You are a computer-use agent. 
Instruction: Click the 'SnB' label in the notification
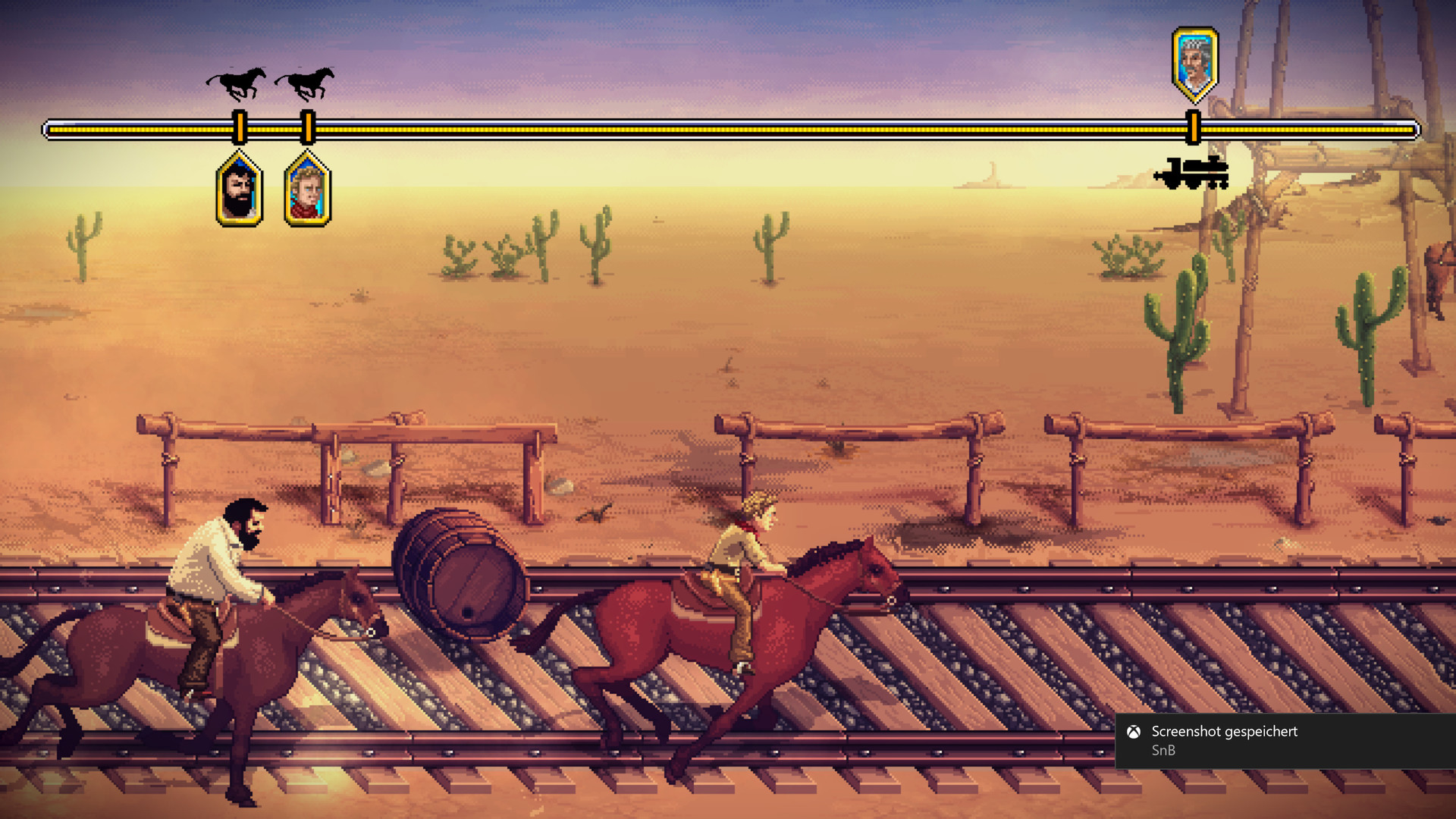tap(1164, 751)
